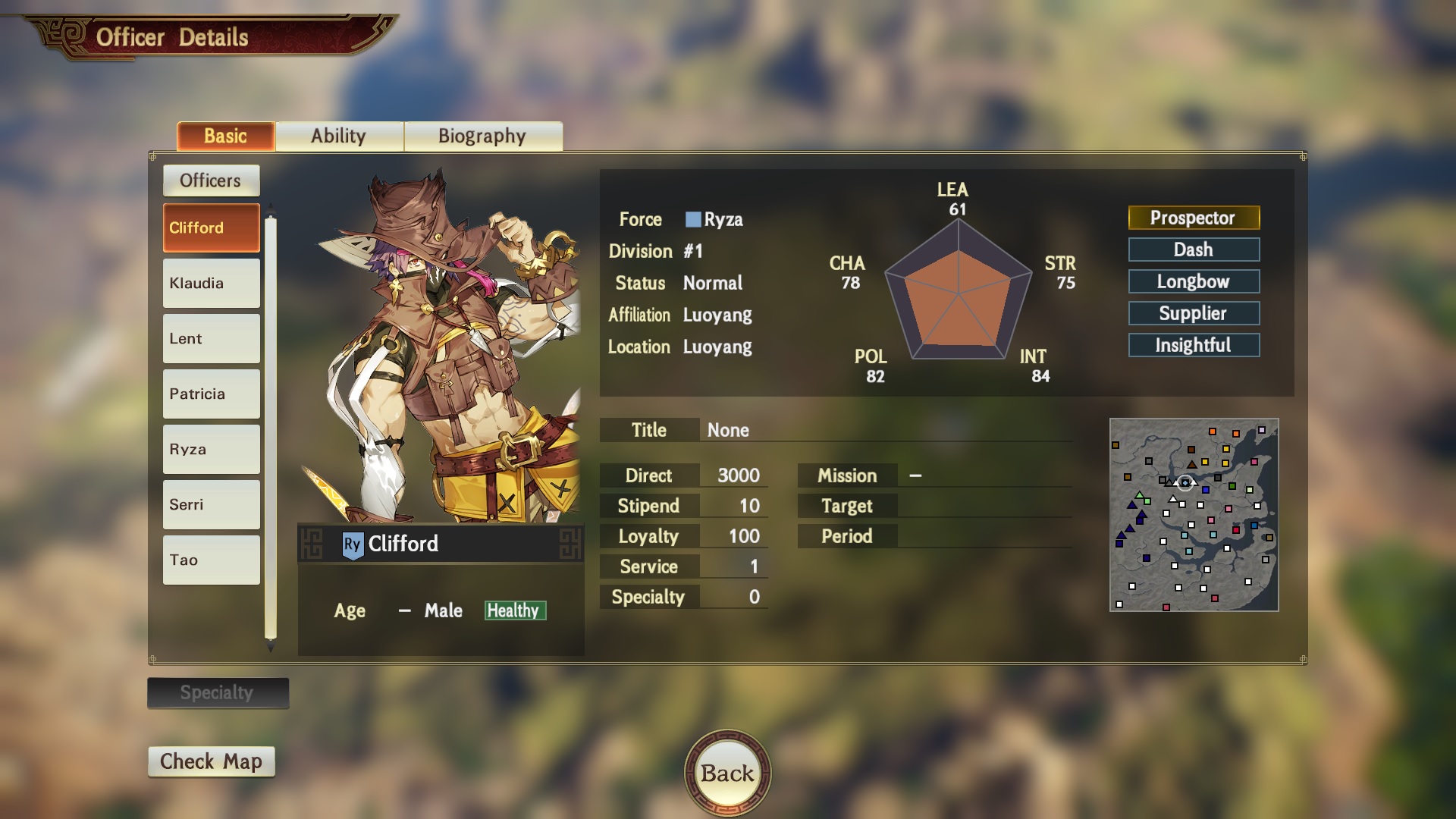Image resolution: width=1456 pixels, height=819 pixels.
Task: Select Ryza from the officer list
Action: pos(211,449)
